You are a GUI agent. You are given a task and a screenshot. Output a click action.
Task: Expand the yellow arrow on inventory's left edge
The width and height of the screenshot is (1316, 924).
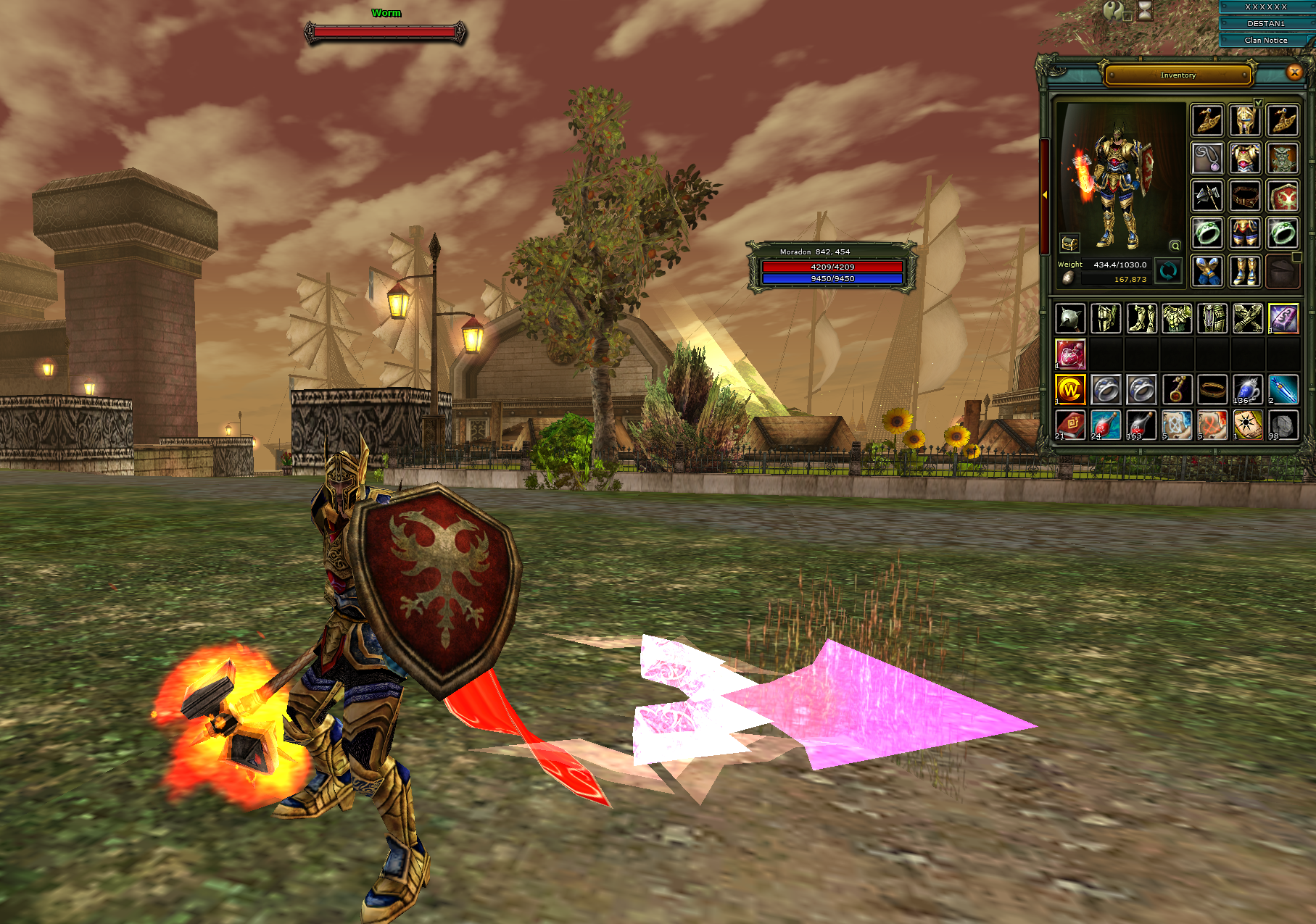tap(1045, 195)
